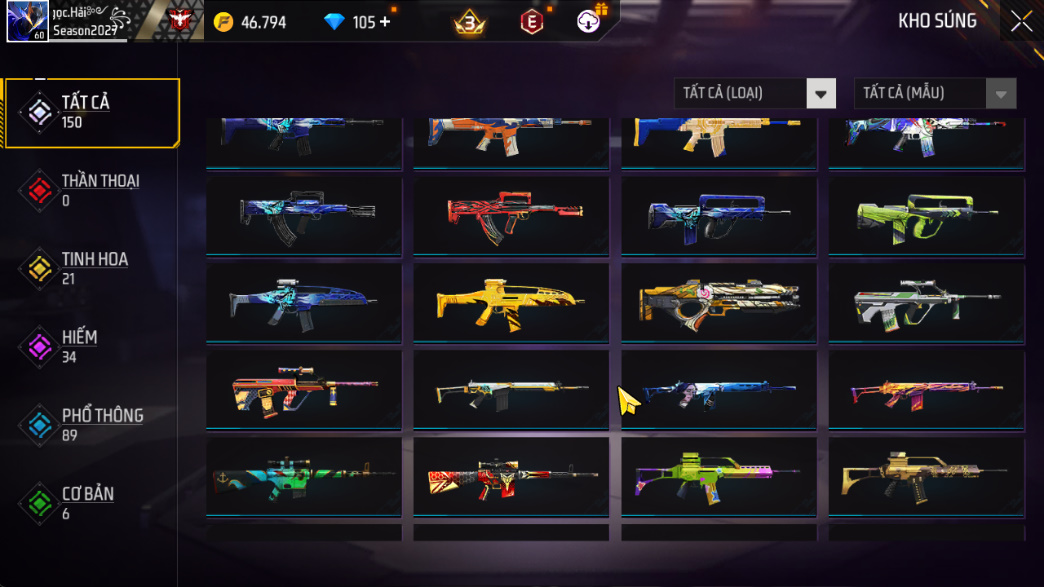The height and width of the screenshot is (587, 1044).
Task: Pick the lime green FAMAS skin
Action: (926, 215)
